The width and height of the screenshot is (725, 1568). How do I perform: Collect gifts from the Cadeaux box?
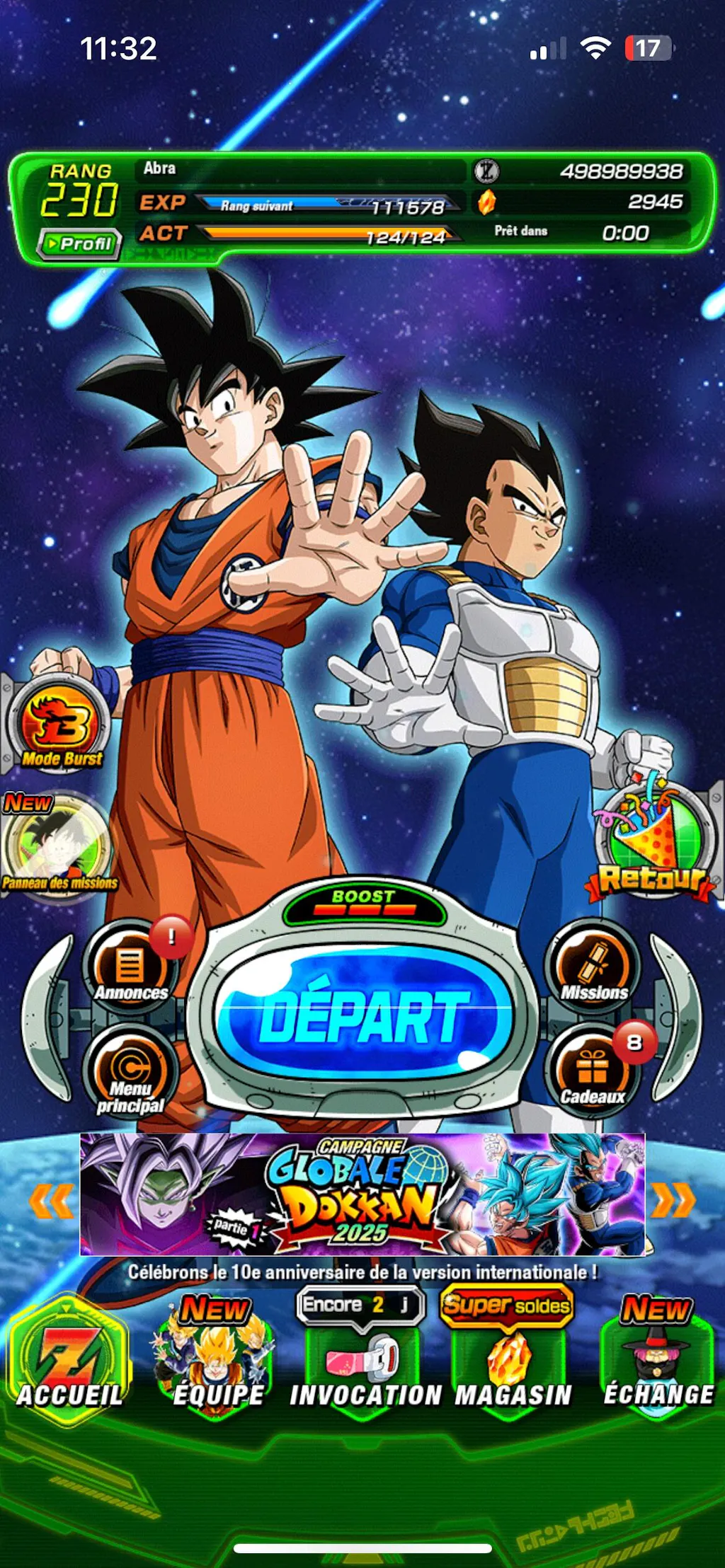(x=593, y=1073)
